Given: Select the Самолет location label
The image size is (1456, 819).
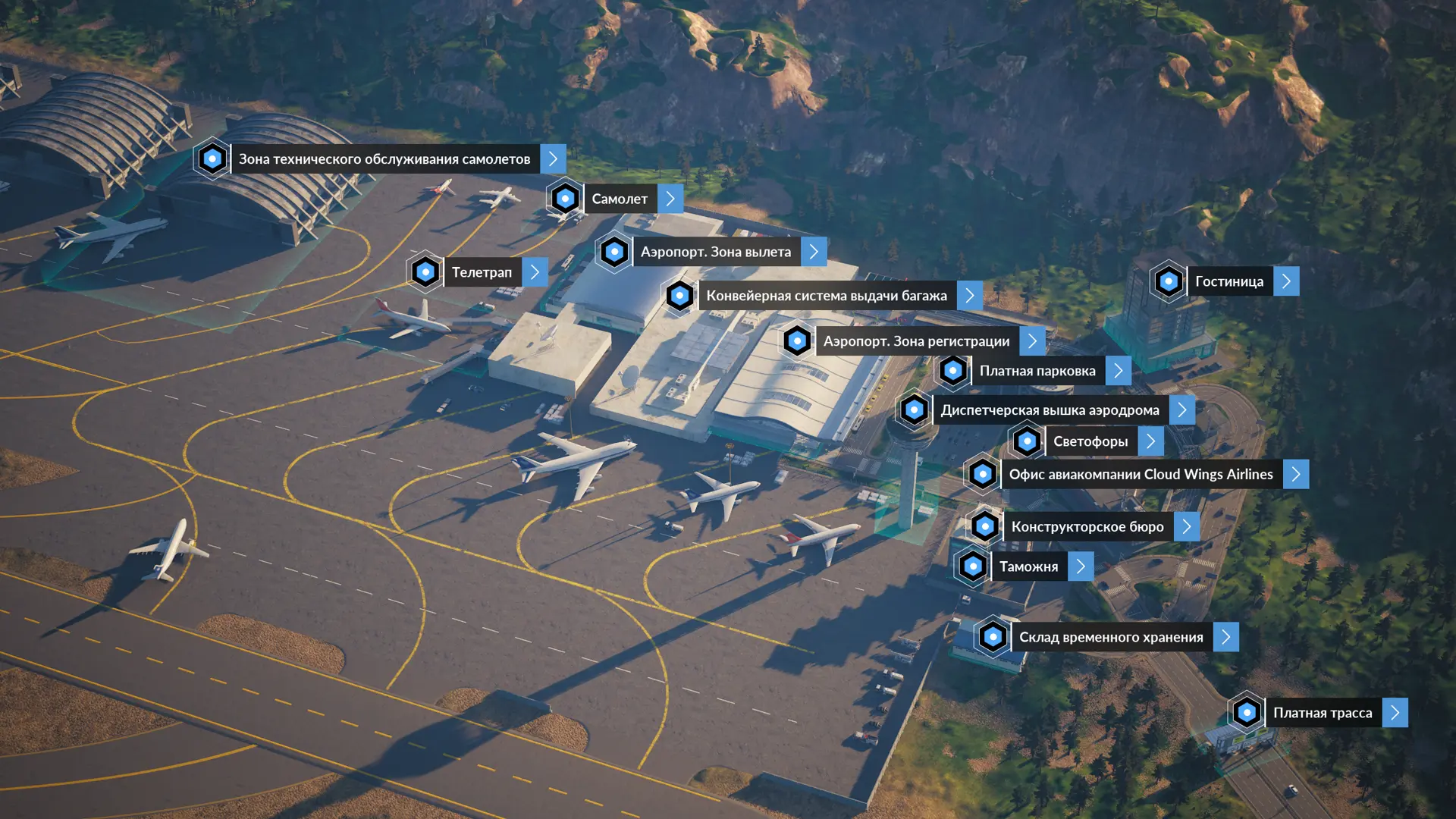Looking at the screenshot, I should click(620, 199).
